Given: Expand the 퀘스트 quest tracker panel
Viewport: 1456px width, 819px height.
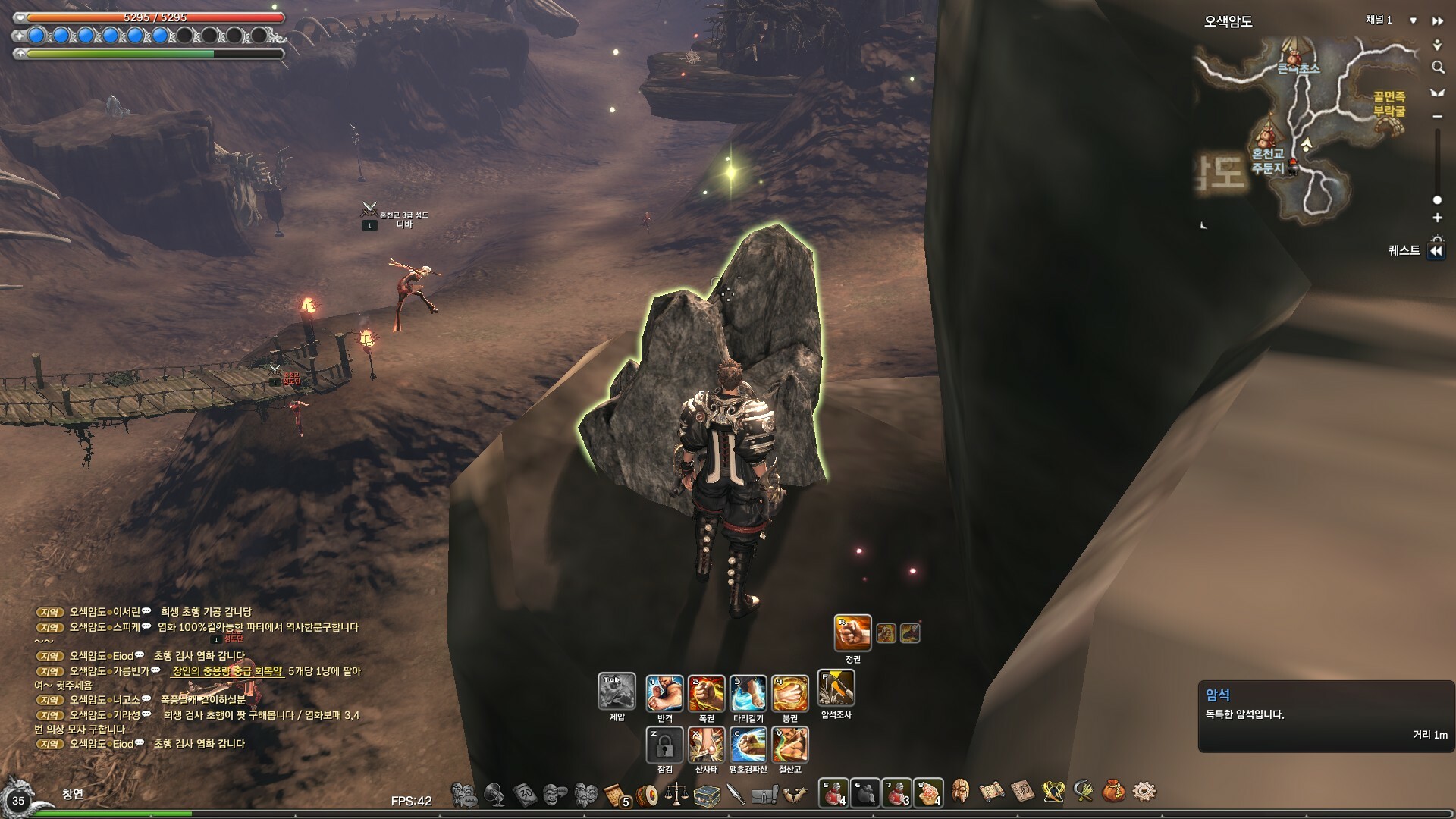Looking at the screenshot, I should 1436,252.
